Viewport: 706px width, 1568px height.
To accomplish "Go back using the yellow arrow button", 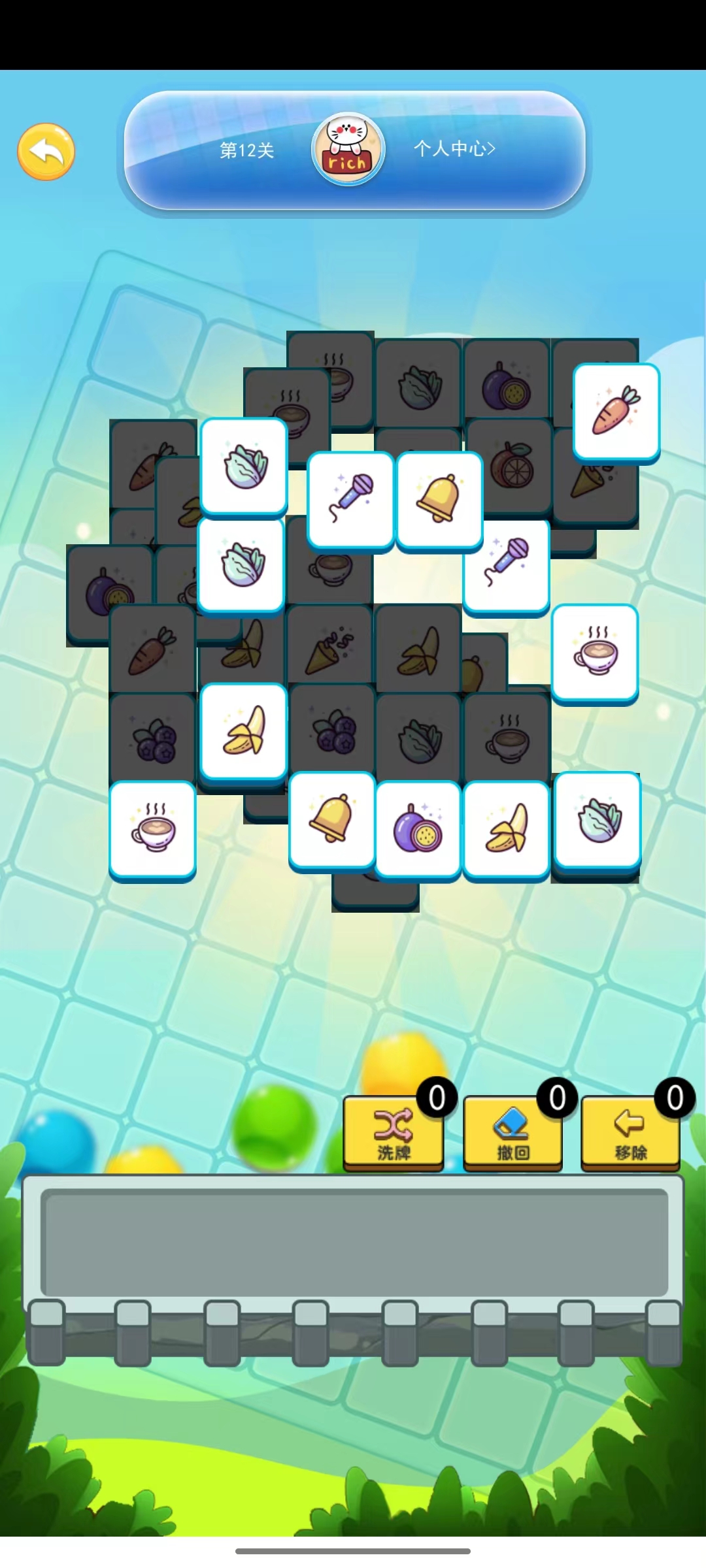I will coord(46,152).
